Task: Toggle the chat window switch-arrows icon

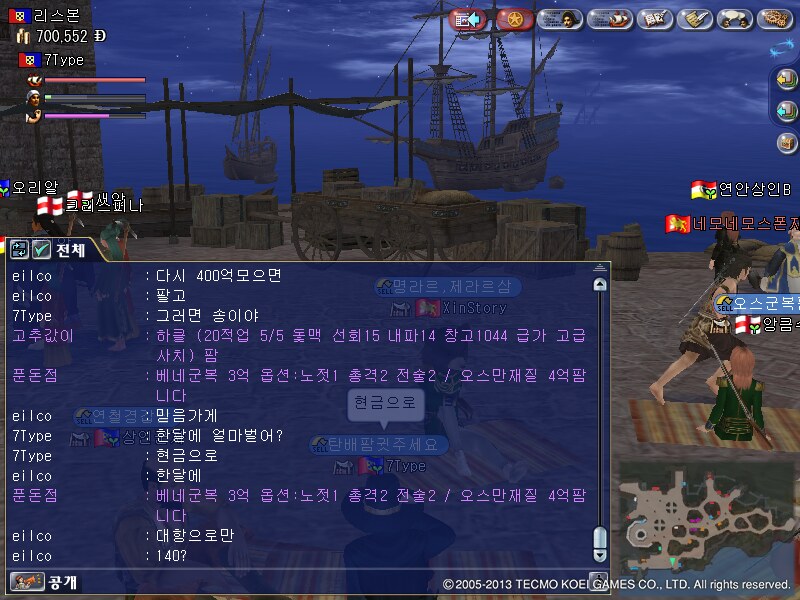Action: coord(19,250)
